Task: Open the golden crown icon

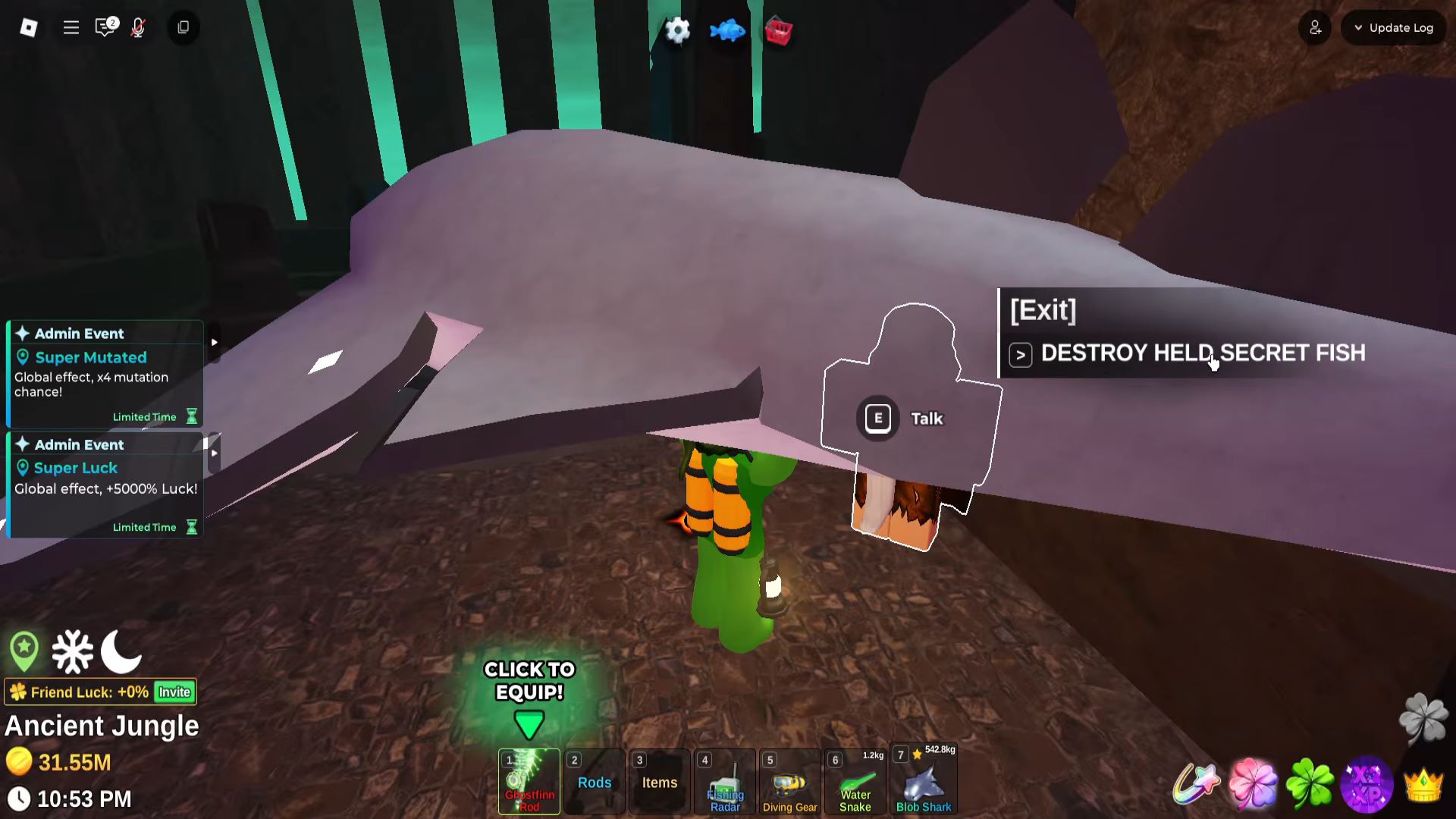Action: coord(1423,785)
